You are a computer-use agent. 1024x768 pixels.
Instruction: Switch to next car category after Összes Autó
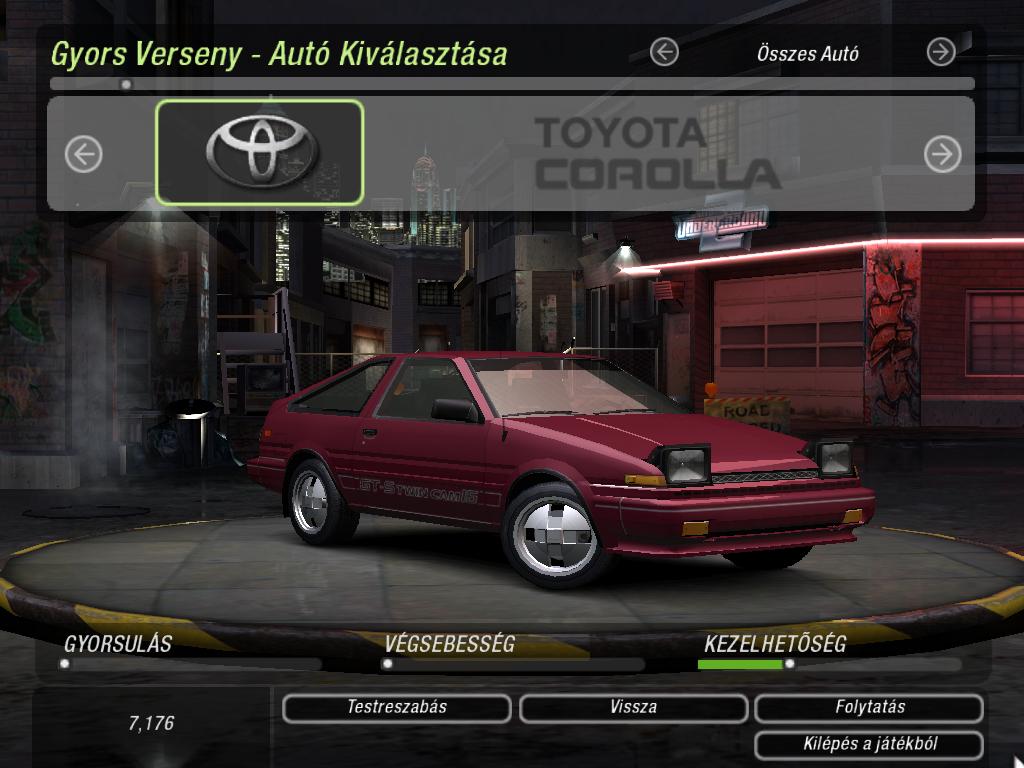pos(941,52)
